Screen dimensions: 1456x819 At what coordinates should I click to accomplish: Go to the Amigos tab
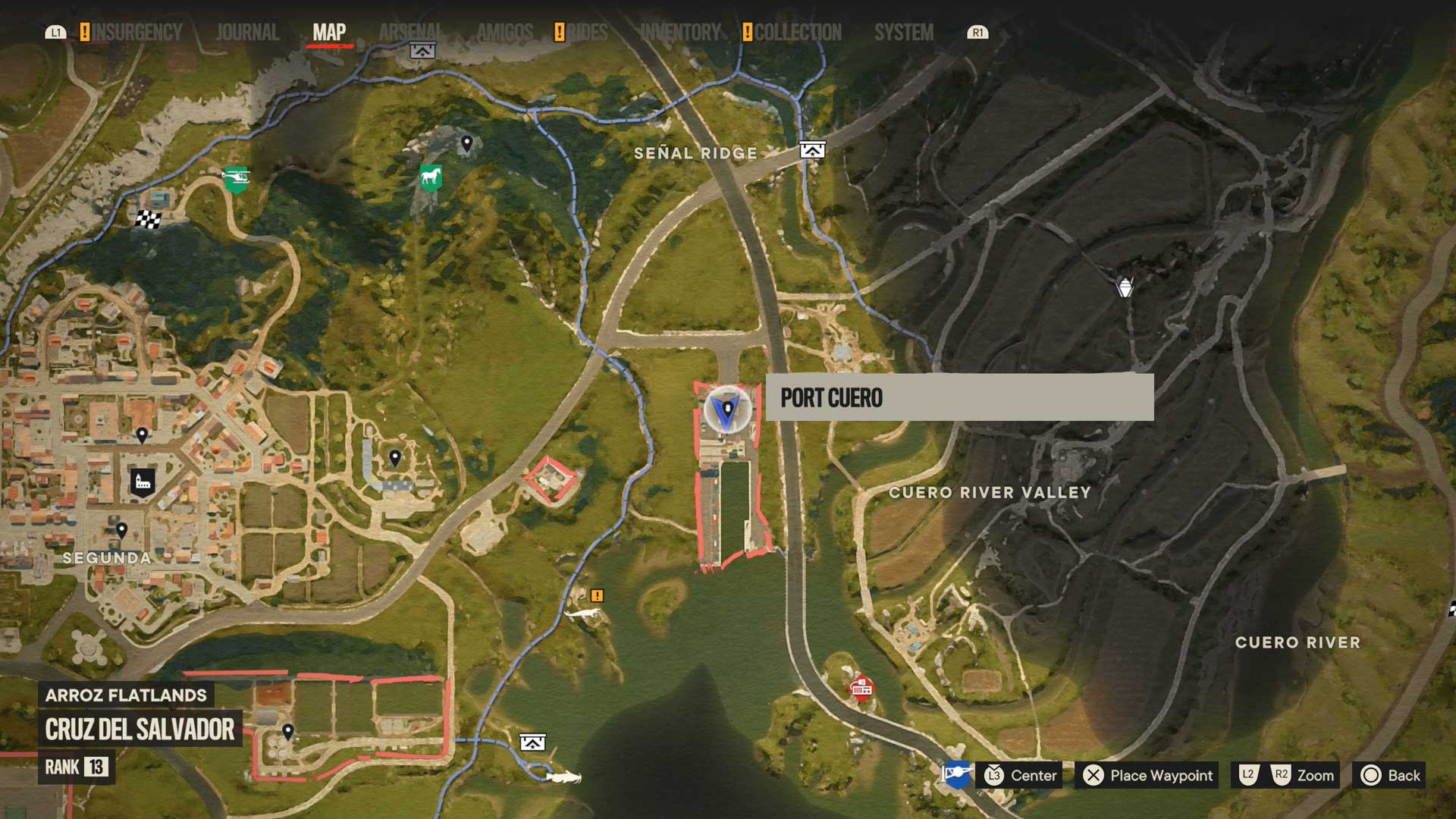click(505, 33)
